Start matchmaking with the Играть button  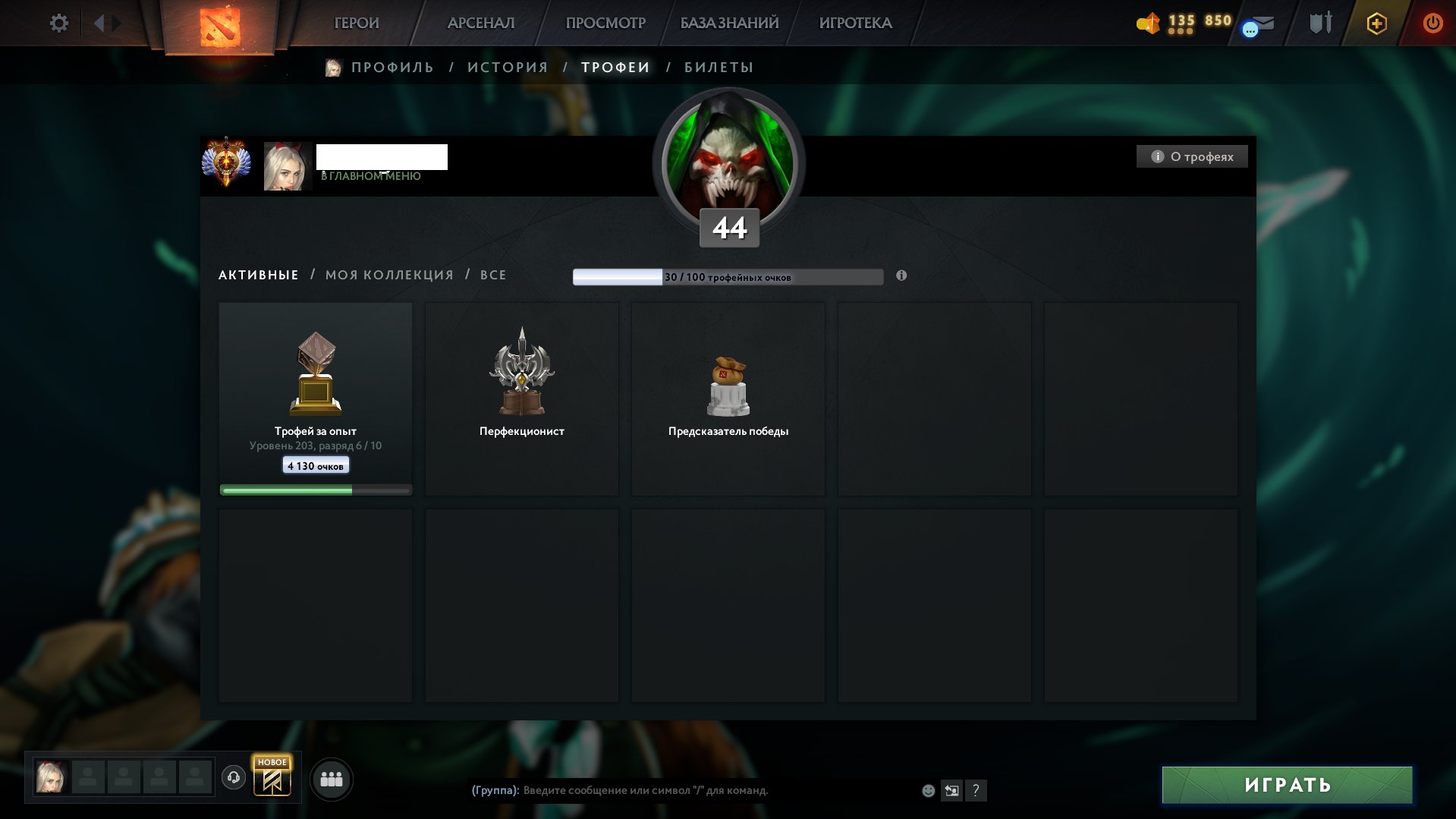tap(1287, 785)
